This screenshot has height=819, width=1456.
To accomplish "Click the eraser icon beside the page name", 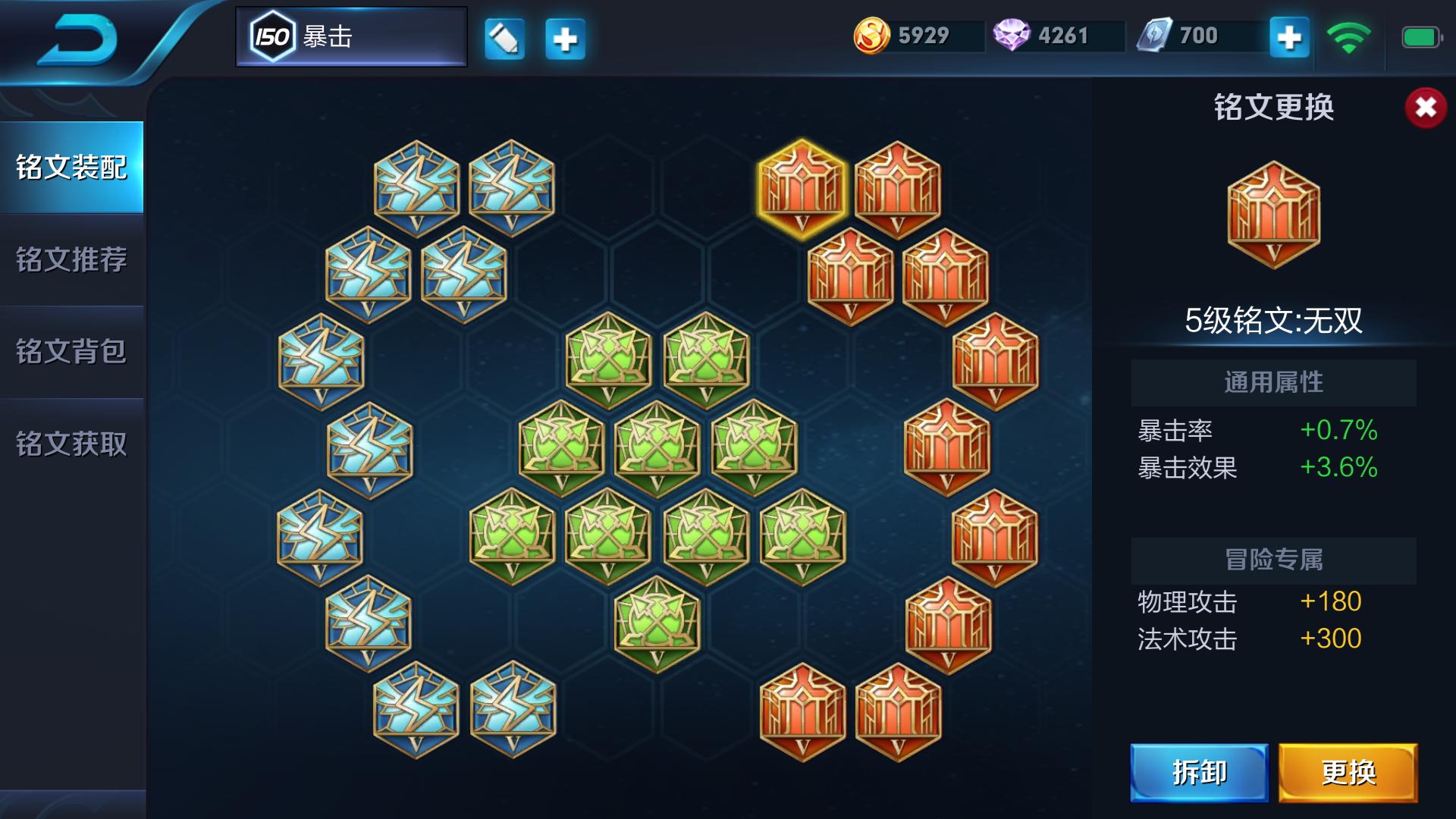I will tap(504, 38).
